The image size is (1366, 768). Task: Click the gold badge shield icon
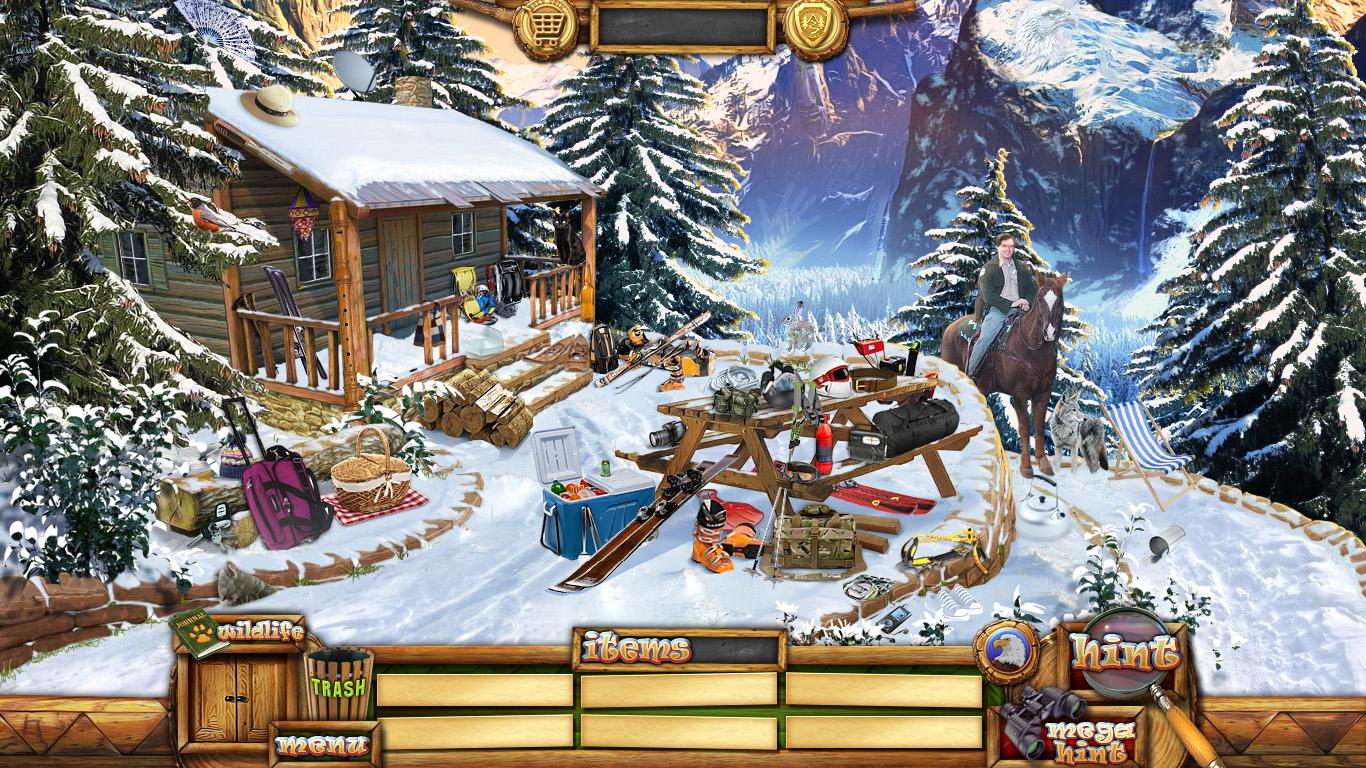click(815, 27)
